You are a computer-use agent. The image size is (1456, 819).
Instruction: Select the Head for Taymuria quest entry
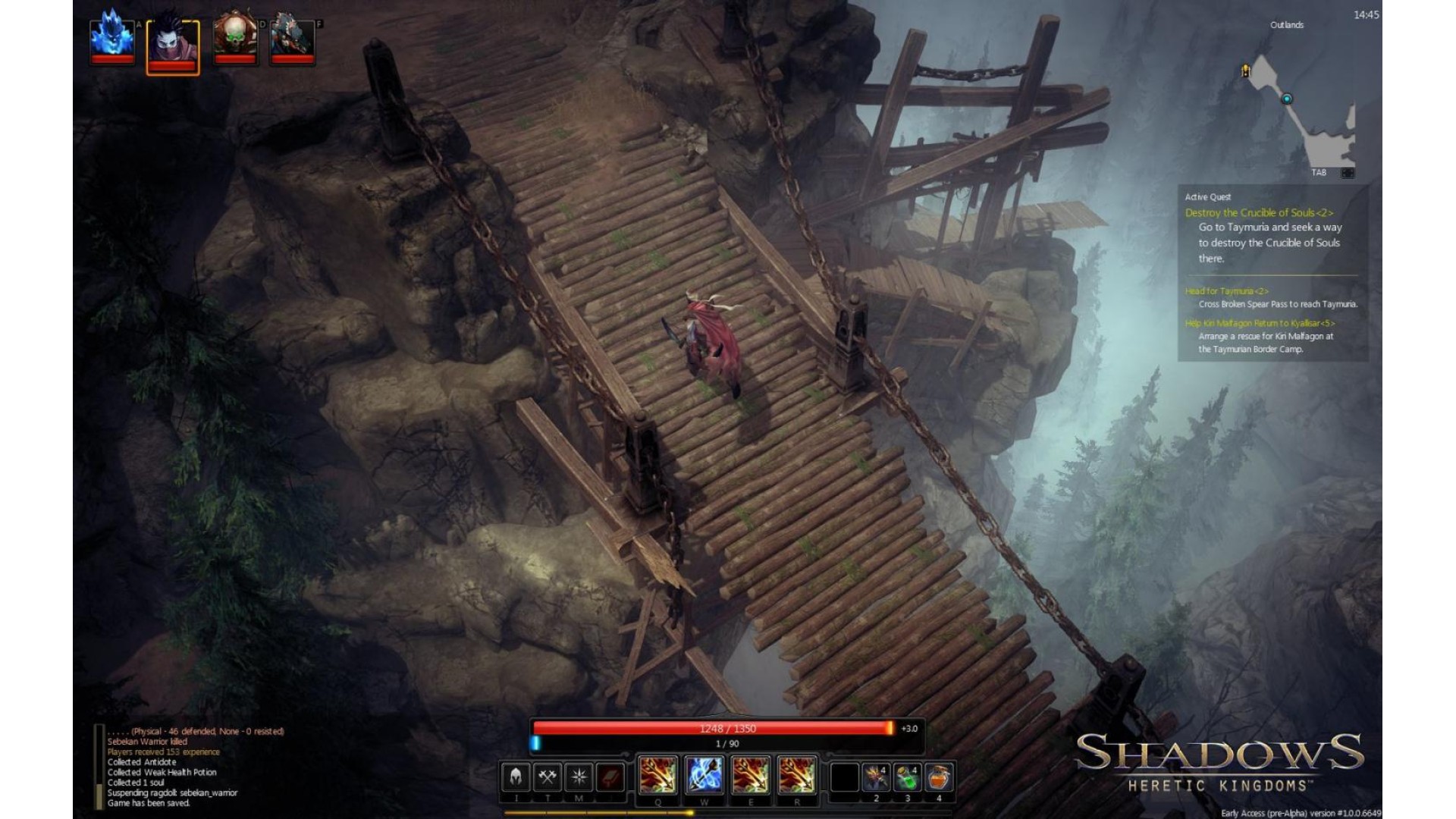(1226, 291)
